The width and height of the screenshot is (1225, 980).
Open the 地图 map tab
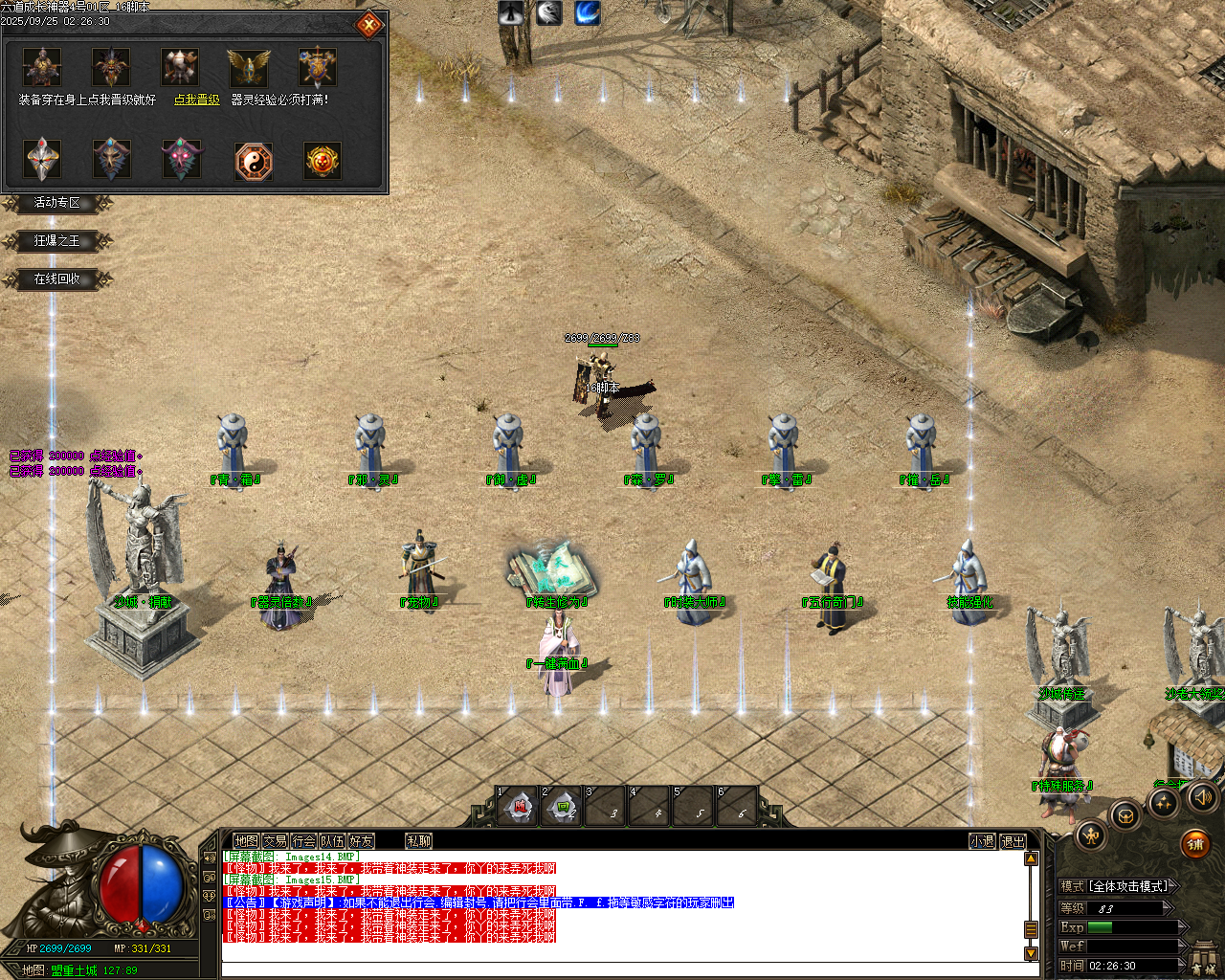[246, 841]
